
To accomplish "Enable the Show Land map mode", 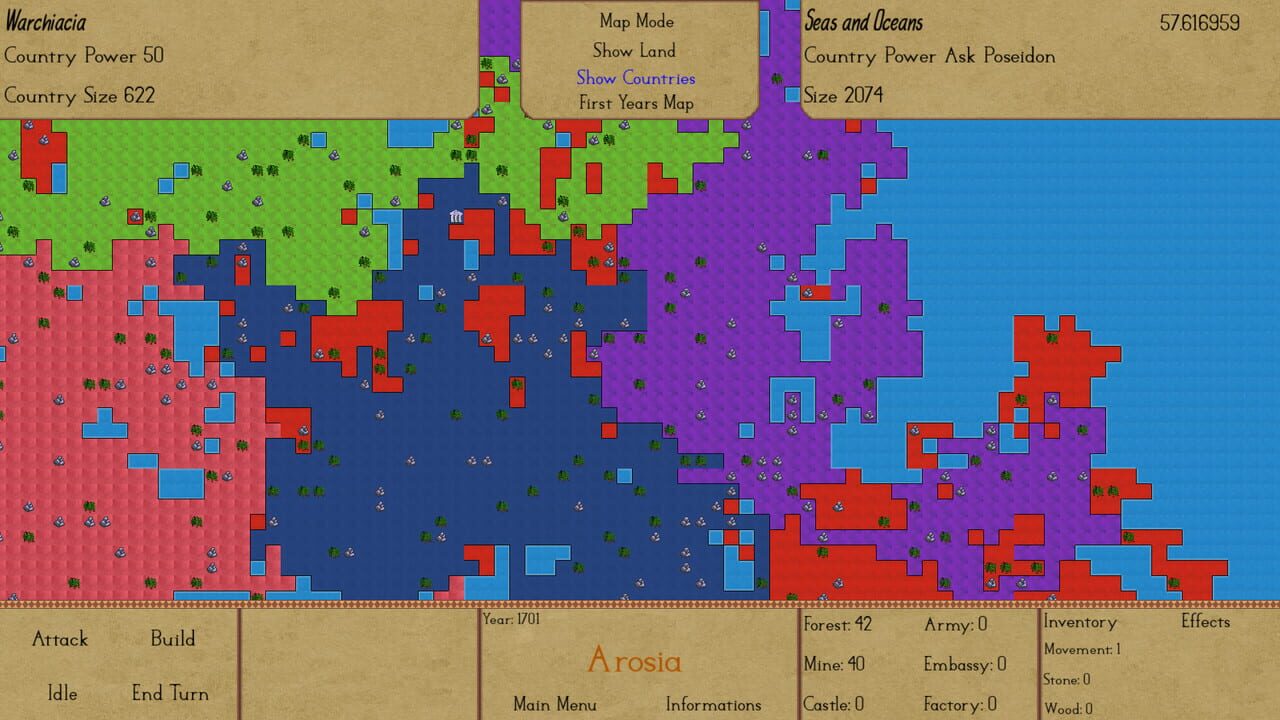I will [634, 50].
